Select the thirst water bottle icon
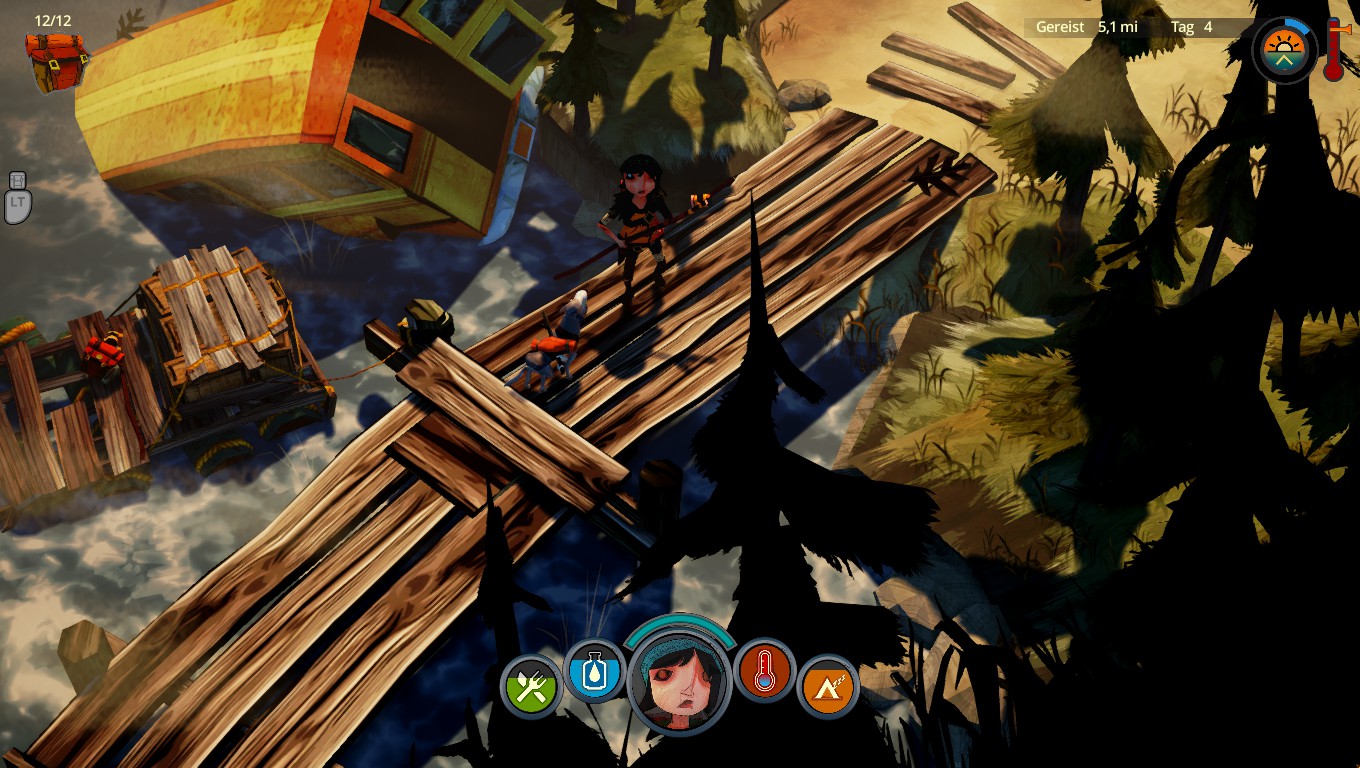Screen dimensions: 1360x768 594,670
